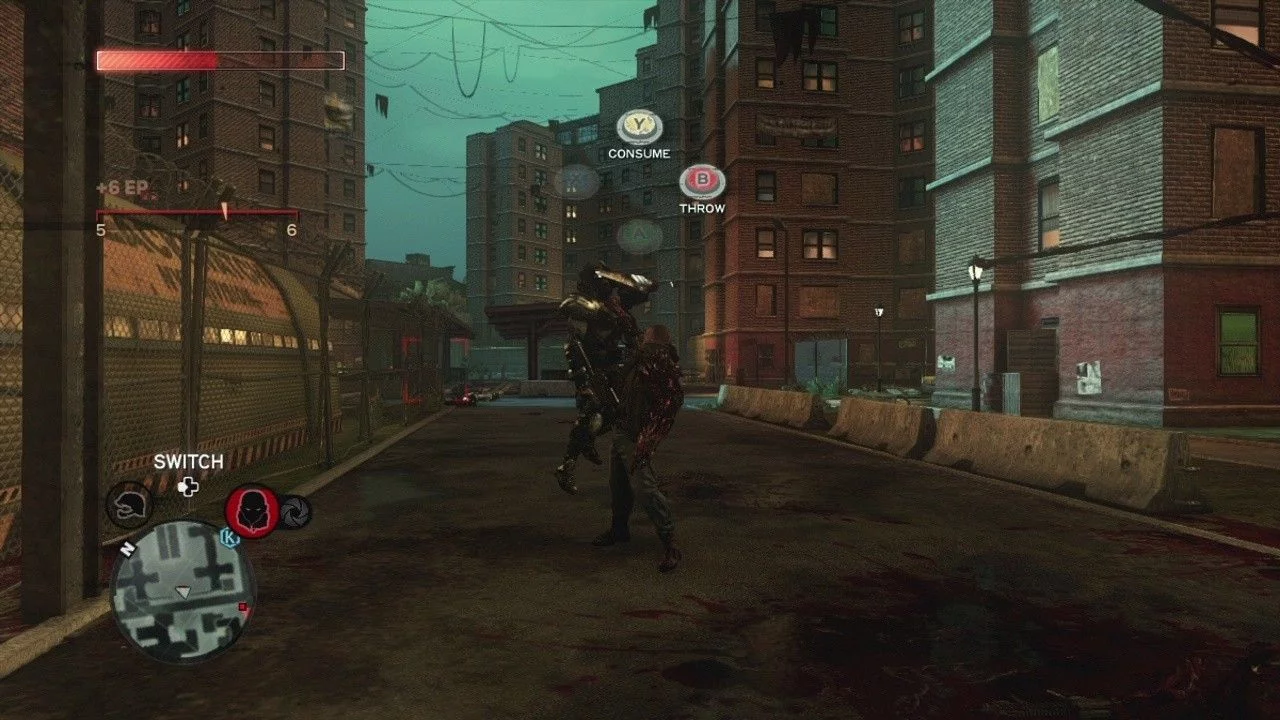Click the blue hexagon K map marker

229,538
